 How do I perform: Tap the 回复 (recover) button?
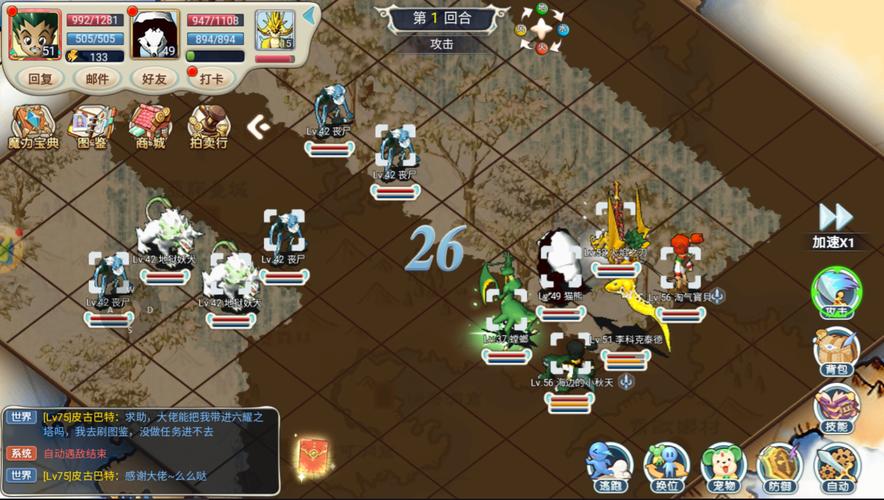click(x=41, y=78)
